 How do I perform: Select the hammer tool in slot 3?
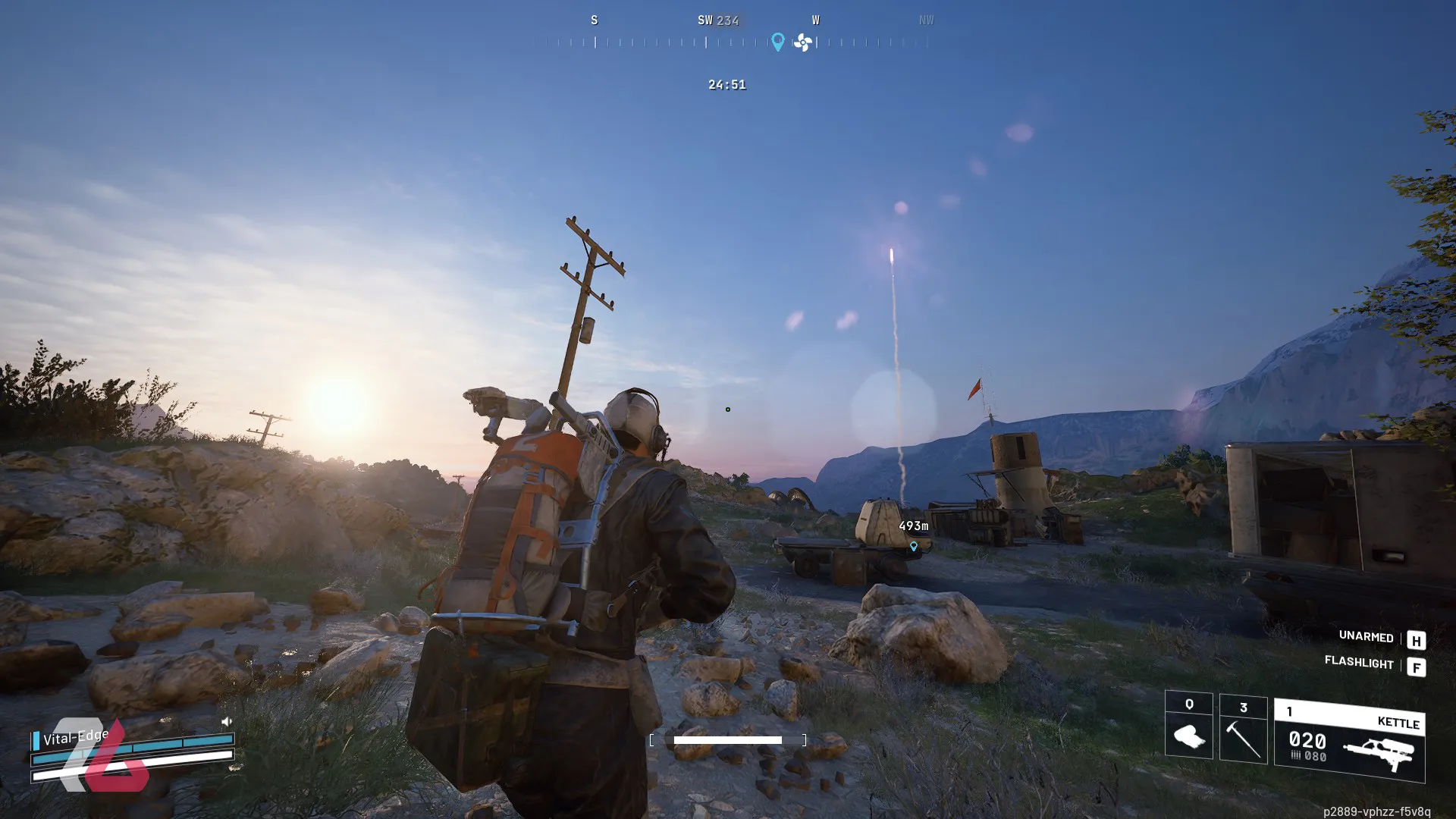pos(1243,730)
